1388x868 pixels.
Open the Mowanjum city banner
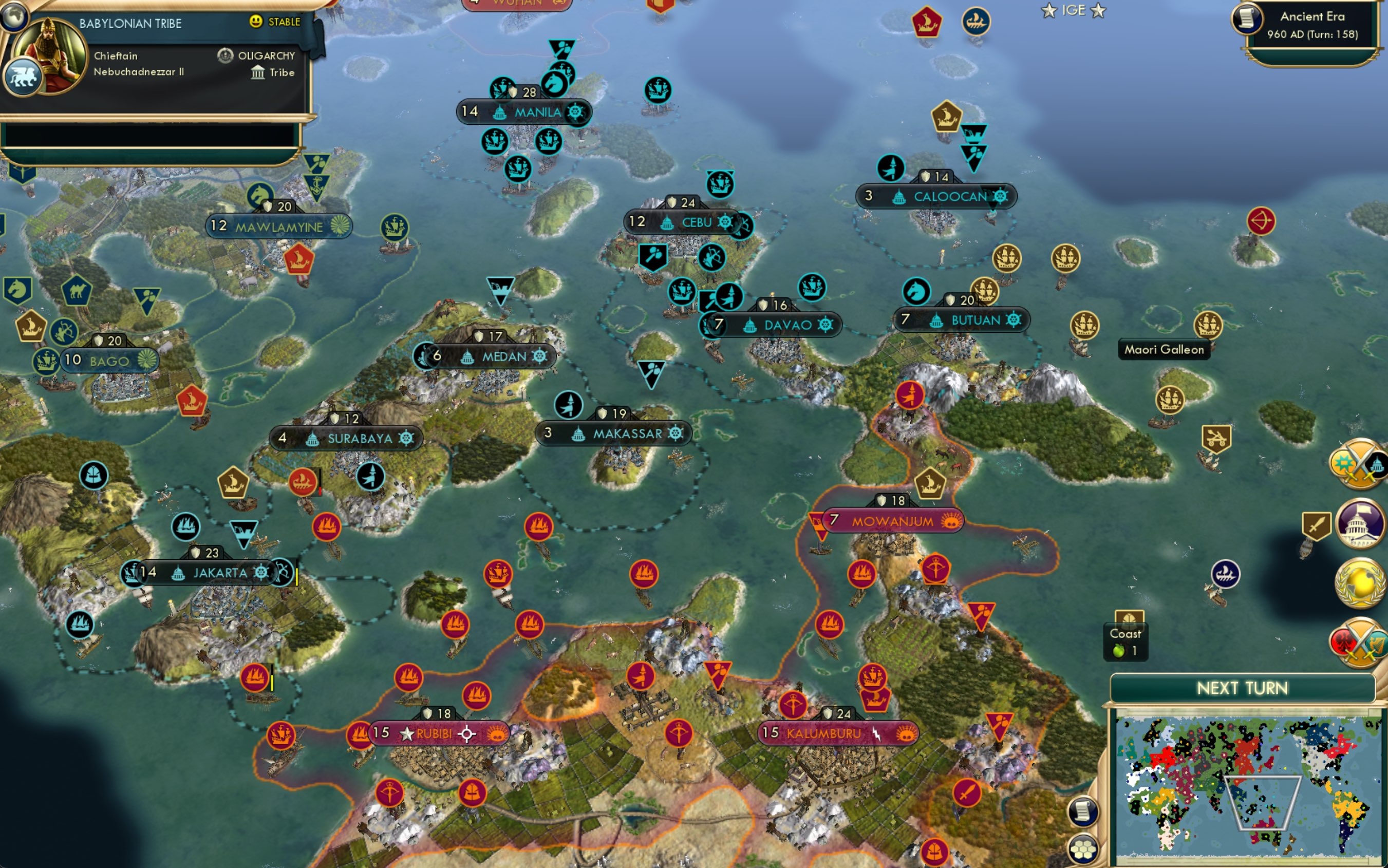tap(892, 521)
